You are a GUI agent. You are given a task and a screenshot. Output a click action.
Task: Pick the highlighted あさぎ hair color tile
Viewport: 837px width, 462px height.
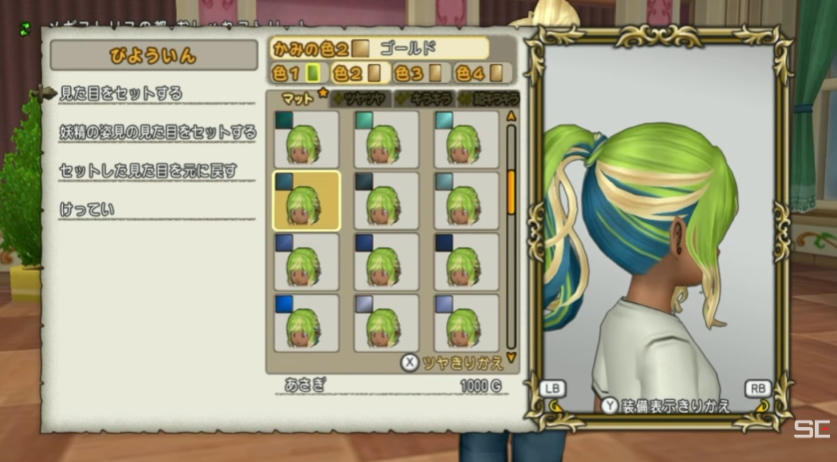pos(306,201)
